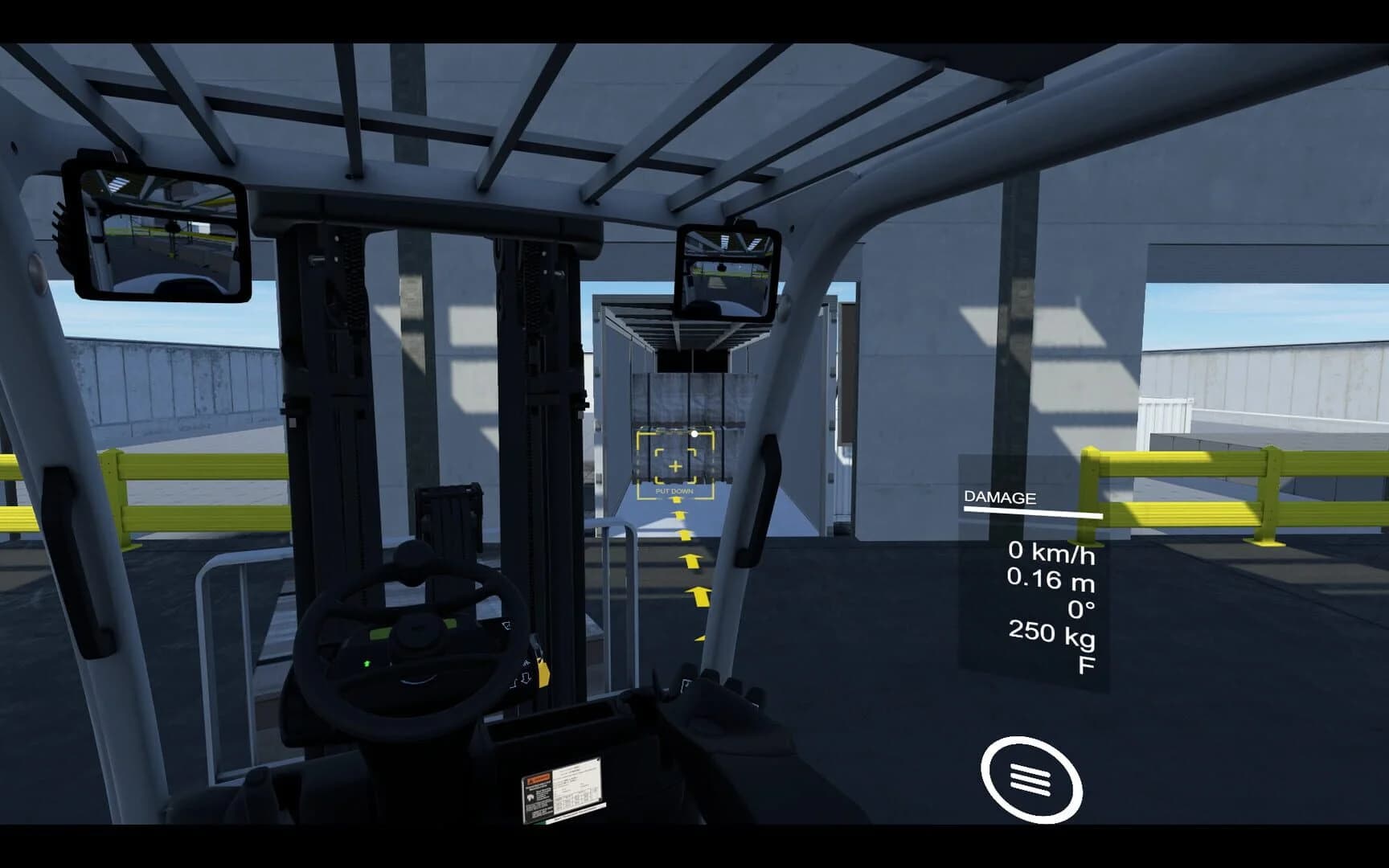Image resolution: width=1389 pixels, height=868 pixels.
Task: Click the white aiming reticle dot
Action: [694, 435]
